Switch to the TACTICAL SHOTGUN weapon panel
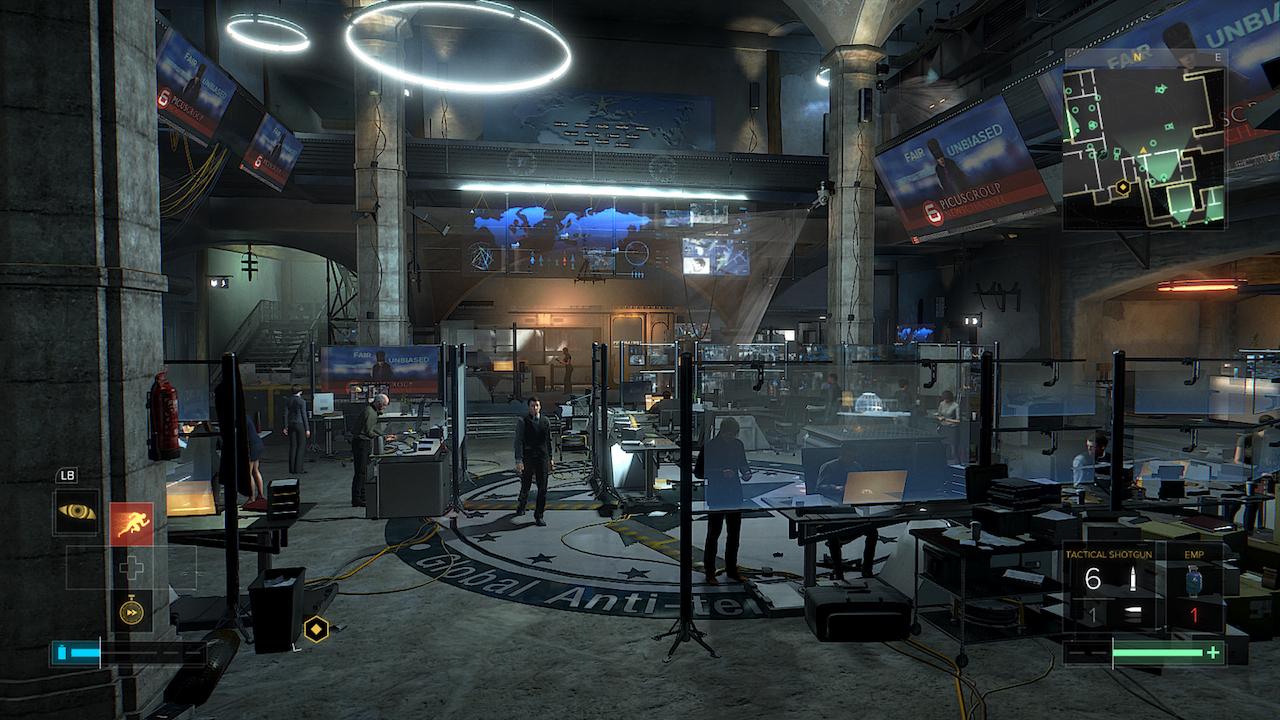1280x720 pixels. pos(1110,554)
